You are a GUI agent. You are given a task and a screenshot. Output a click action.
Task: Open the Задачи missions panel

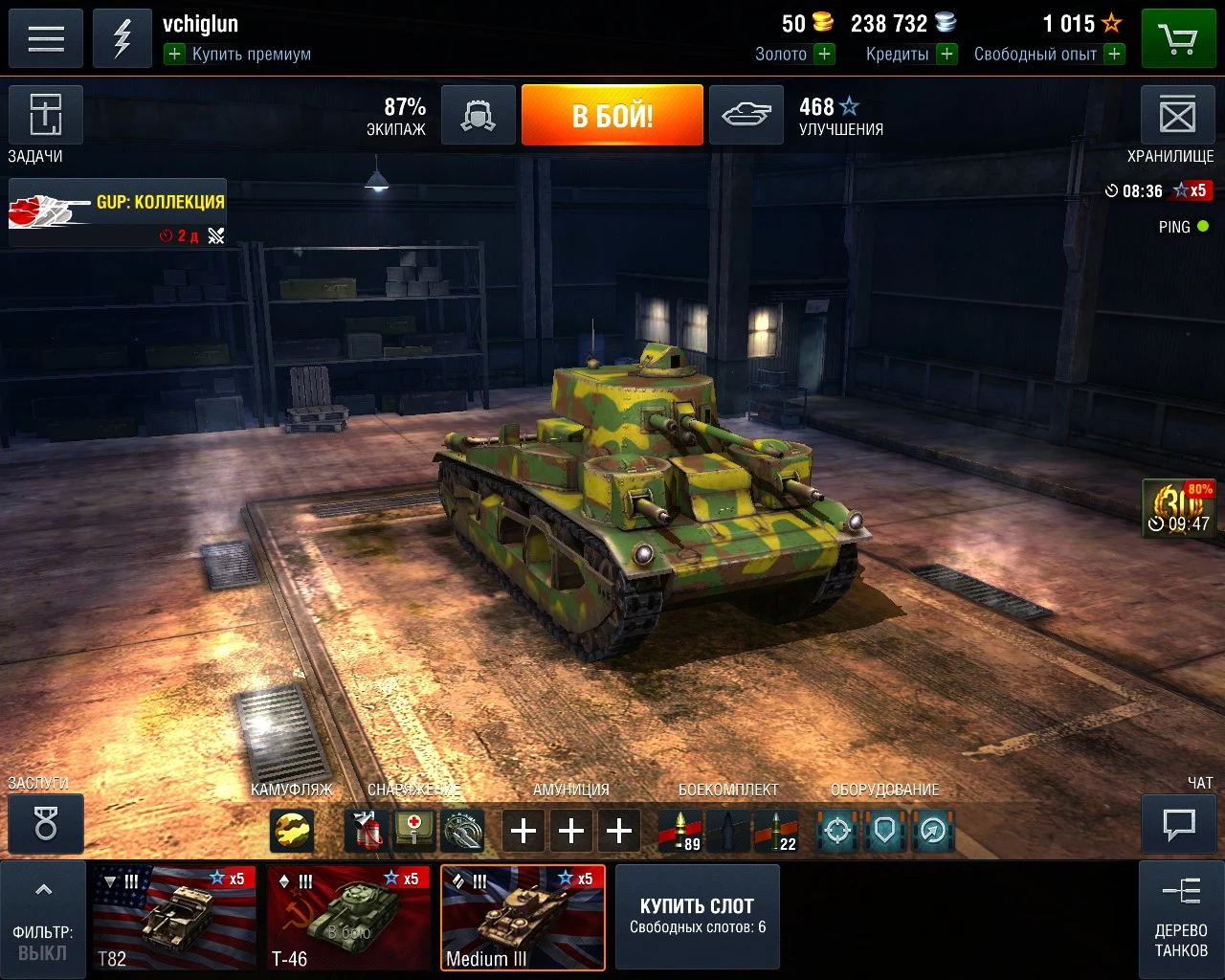45,115
